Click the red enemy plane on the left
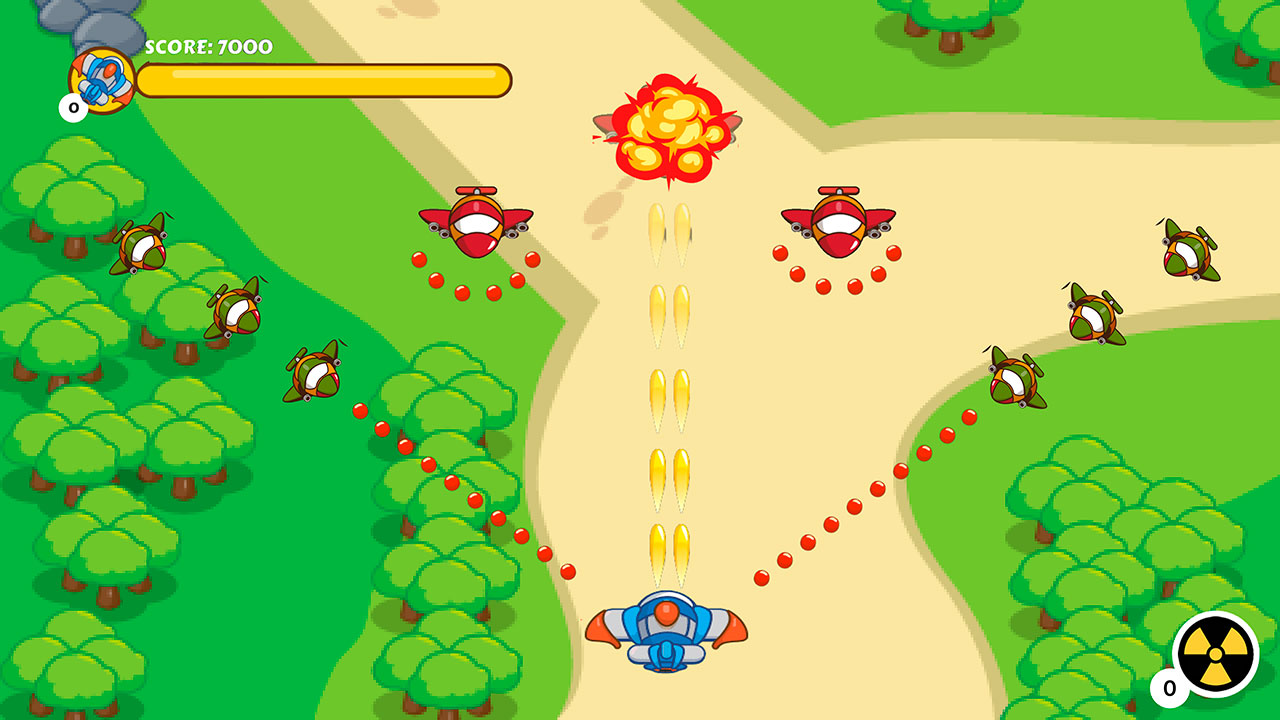The width and height of the screenshot is (1280, 720). [474, 222]
